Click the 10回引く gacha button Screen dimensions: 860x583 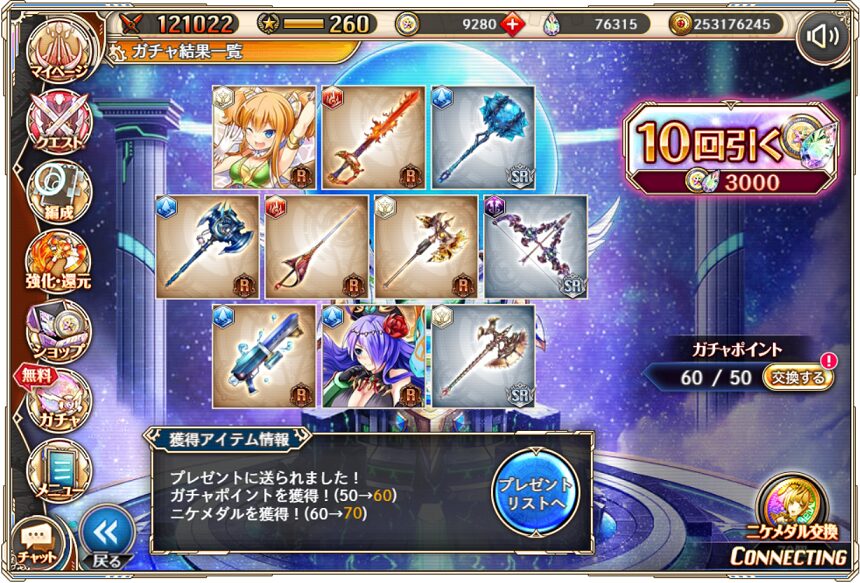coord(727,148)
